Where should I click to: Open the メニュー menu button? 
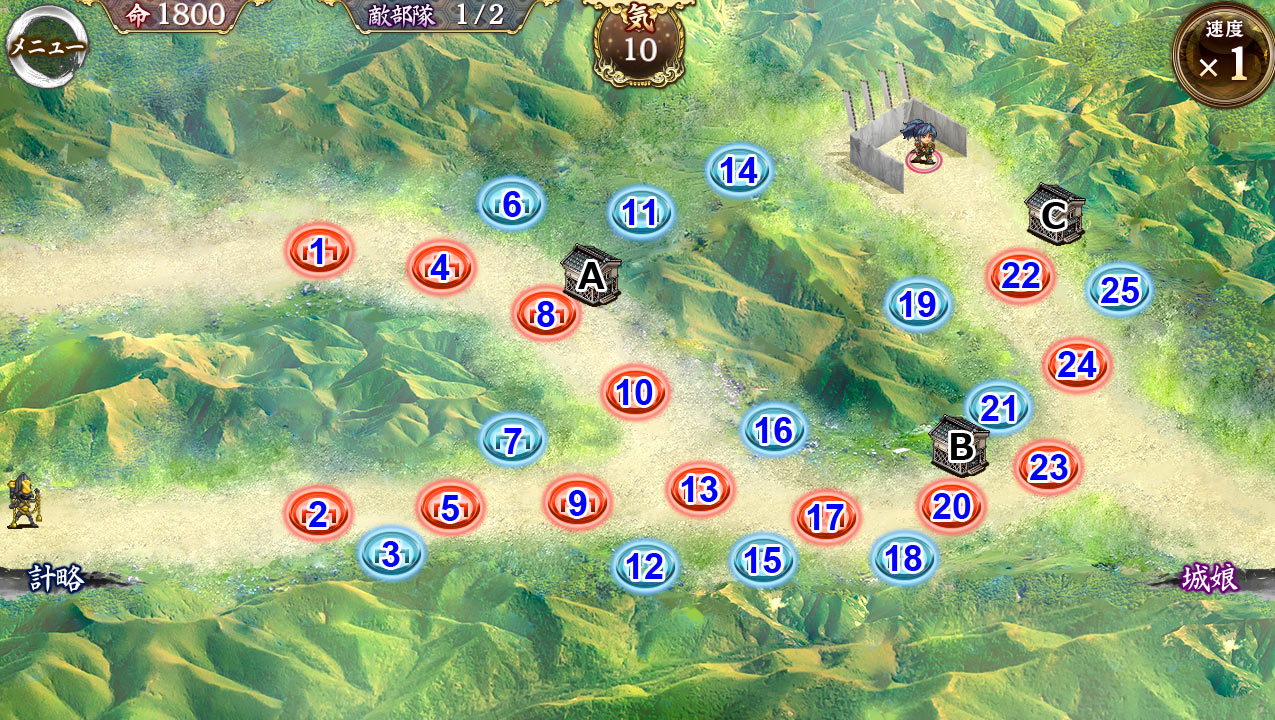pos(47,47)
